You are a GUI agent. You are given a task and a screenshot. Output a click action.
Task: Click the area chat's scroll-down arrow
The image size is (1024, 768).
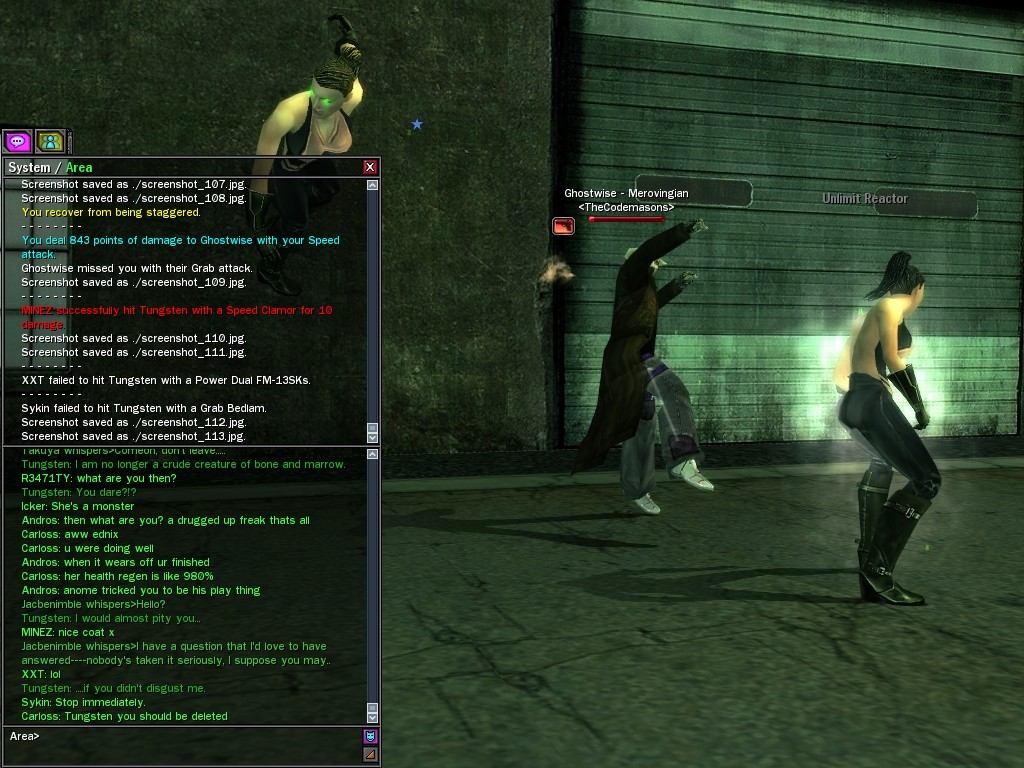click(x=373, y=717)
